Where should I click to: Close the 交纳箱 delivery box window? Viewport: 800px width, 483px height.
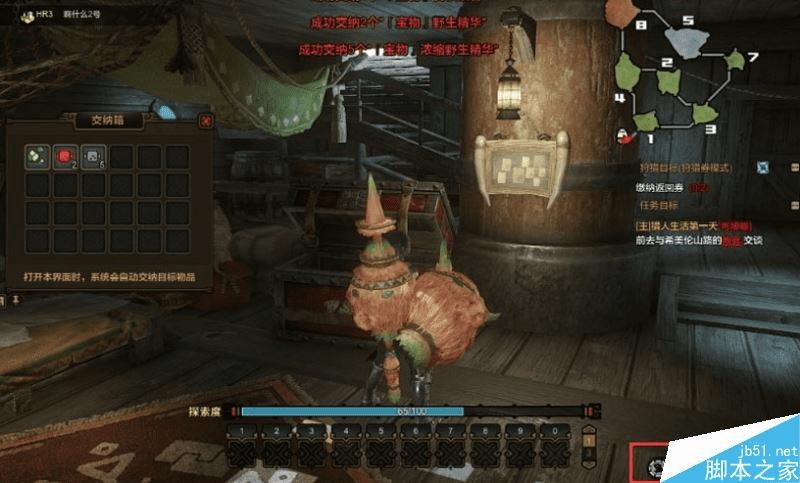click(205, 121)
